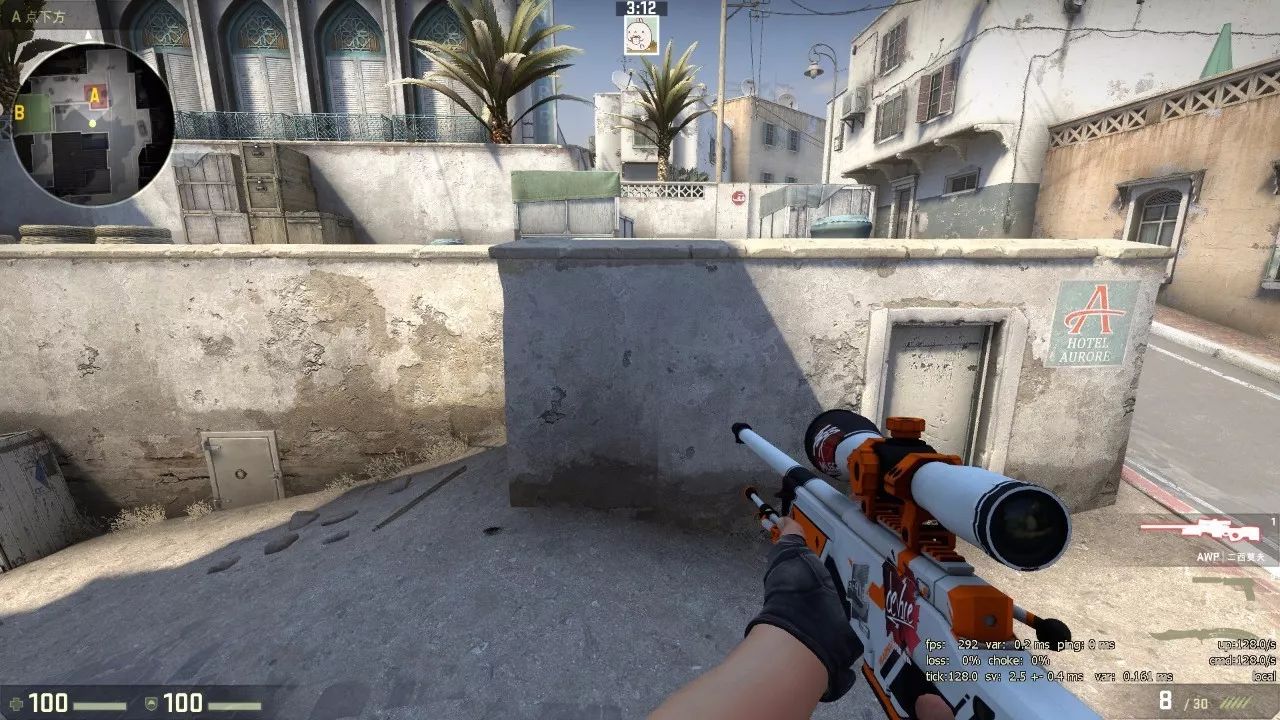Click the yellow player dot on the radar
The width and height of the screenshot is (1280, 720).
click(92, 123)
